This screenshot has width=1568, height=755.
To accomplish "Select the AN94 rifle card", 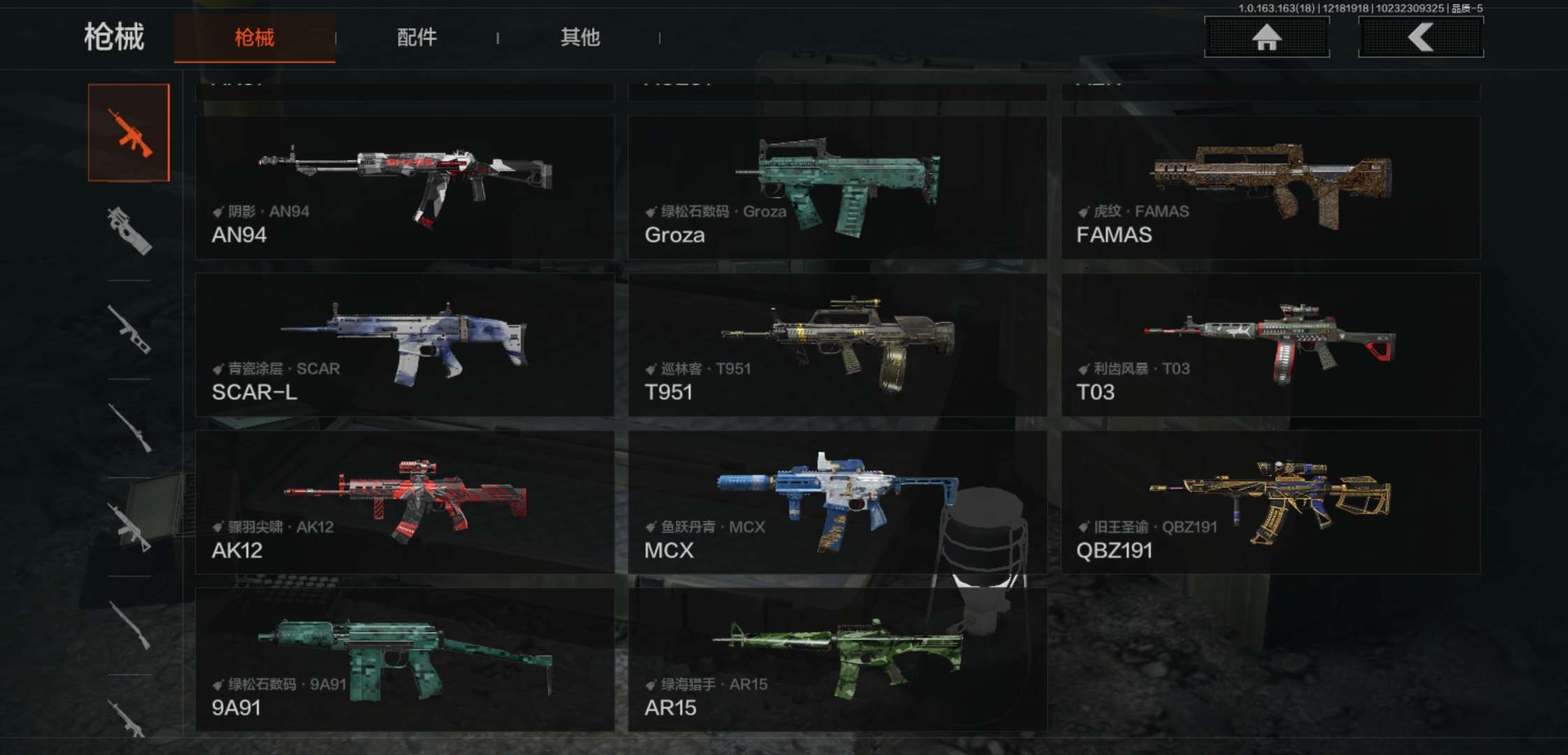I will click(x=405, y=187).
